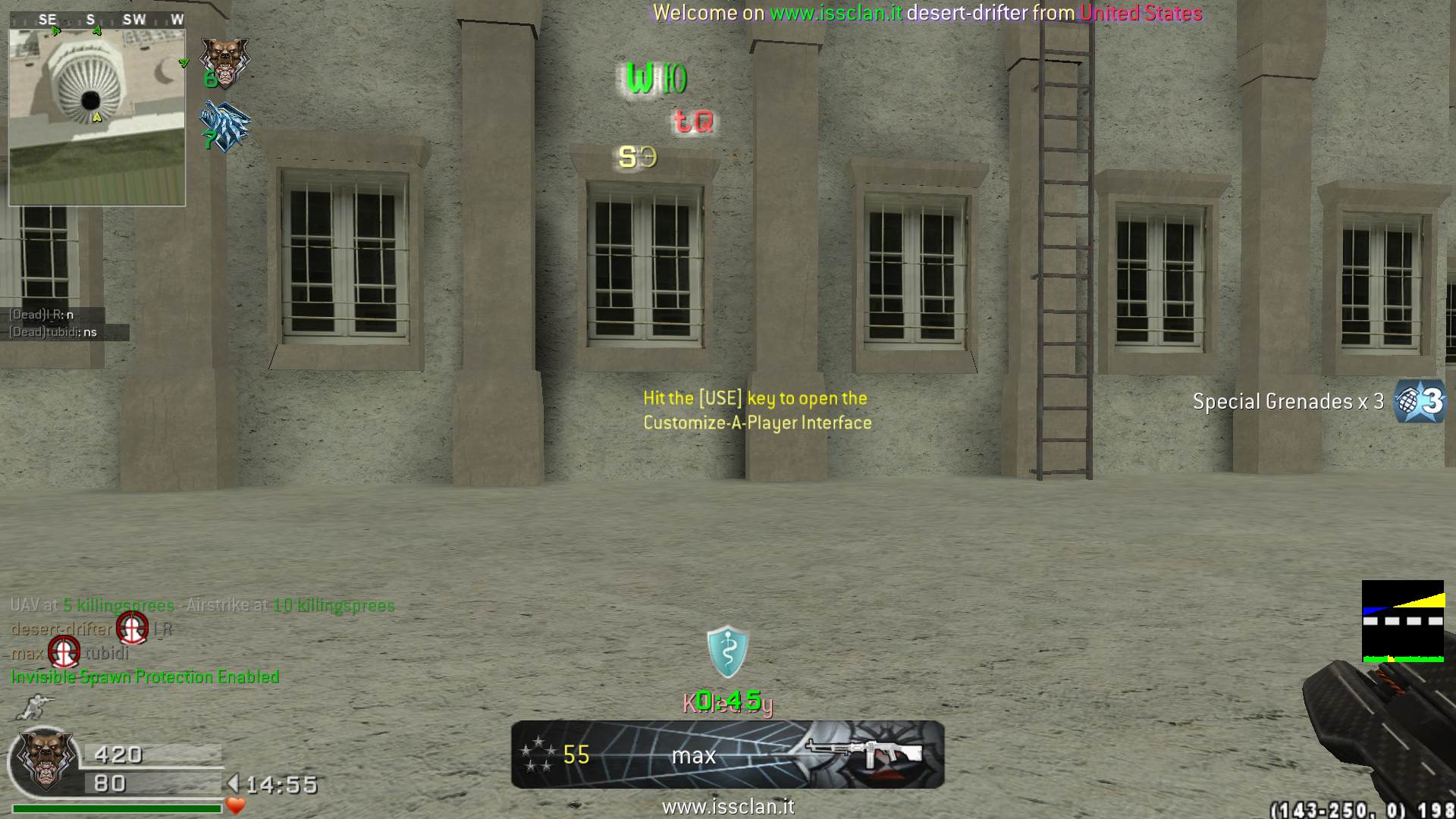
Task: Select the blue wolf team score icon
Action: (224, 125)
